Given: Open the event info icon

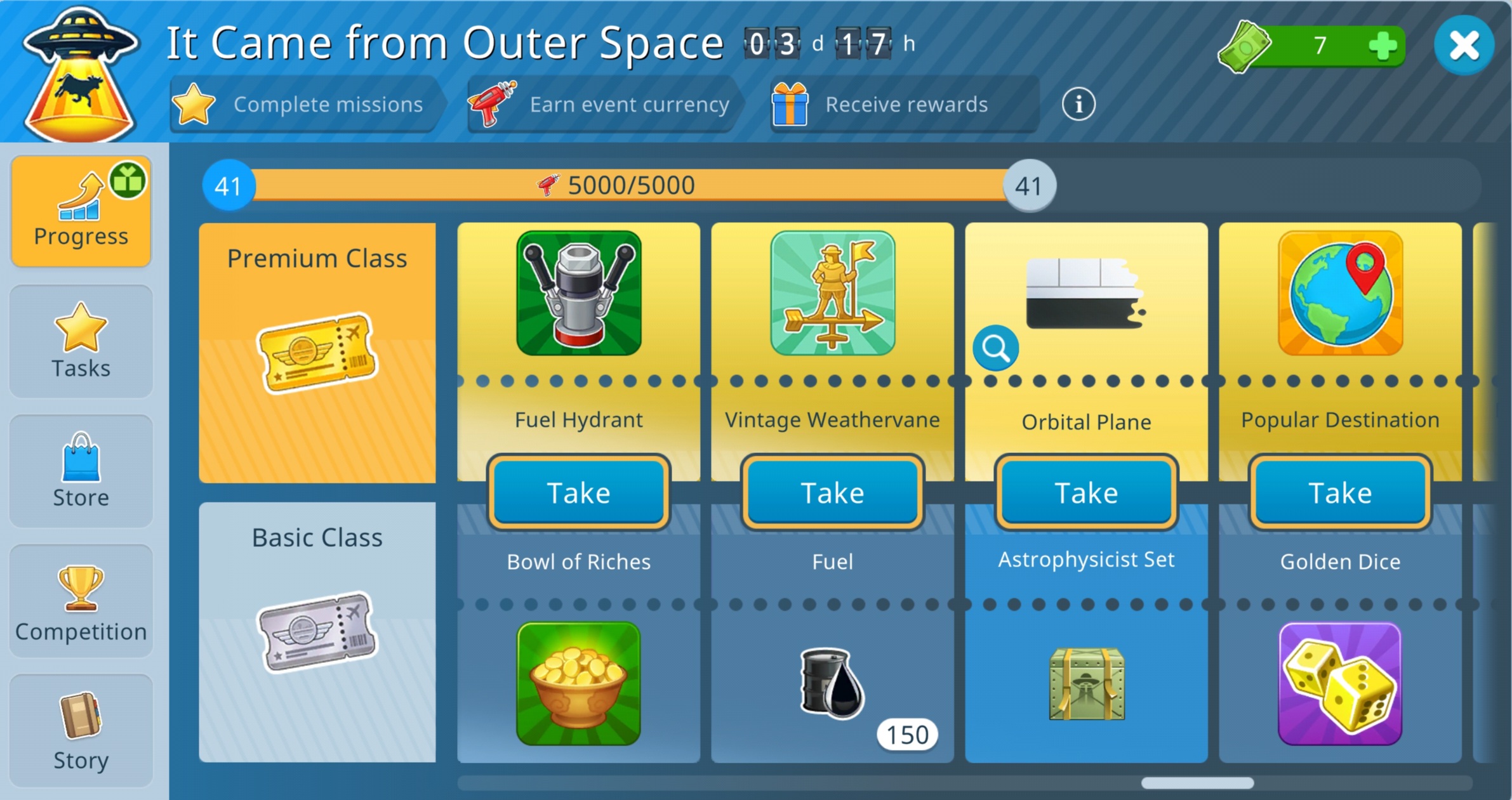Looking at the screenshot, I should point(1078,104).
